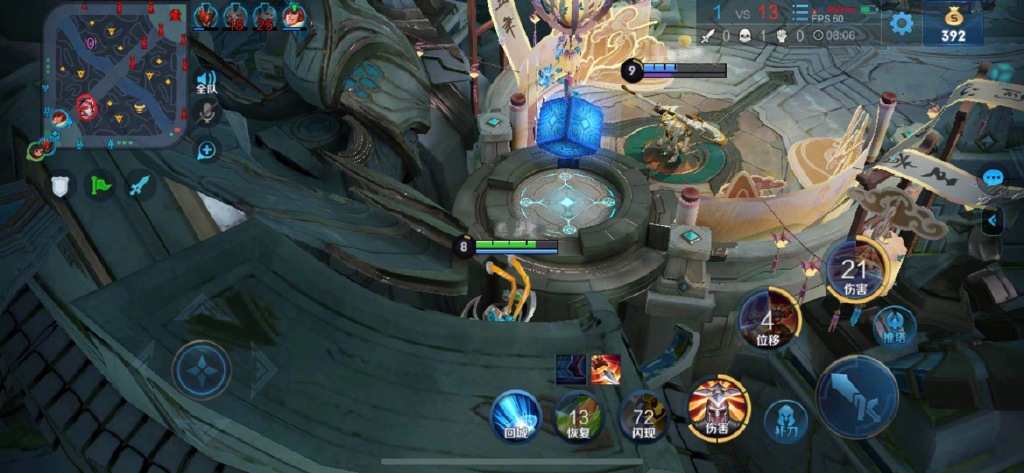Use the 位移 dash skill
The height and width of the screenshot is (473, 1024).
pos(767,320)
